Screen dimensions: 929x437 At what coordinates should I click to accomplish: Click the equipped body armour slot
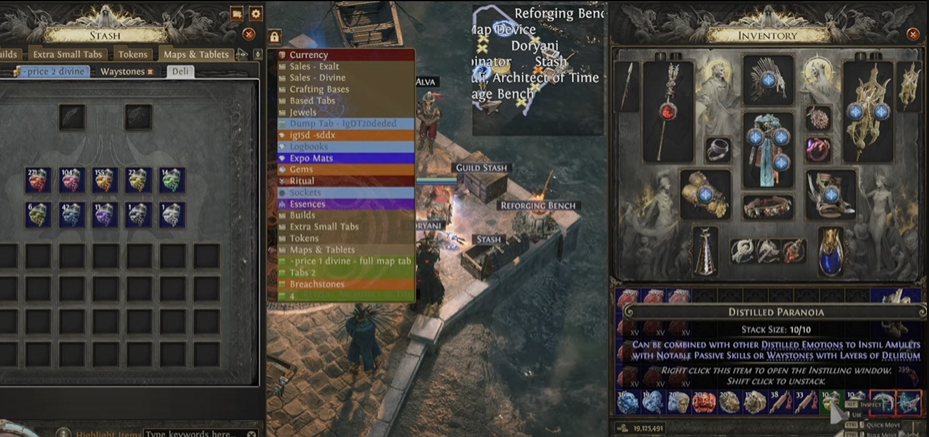[768, 146]
